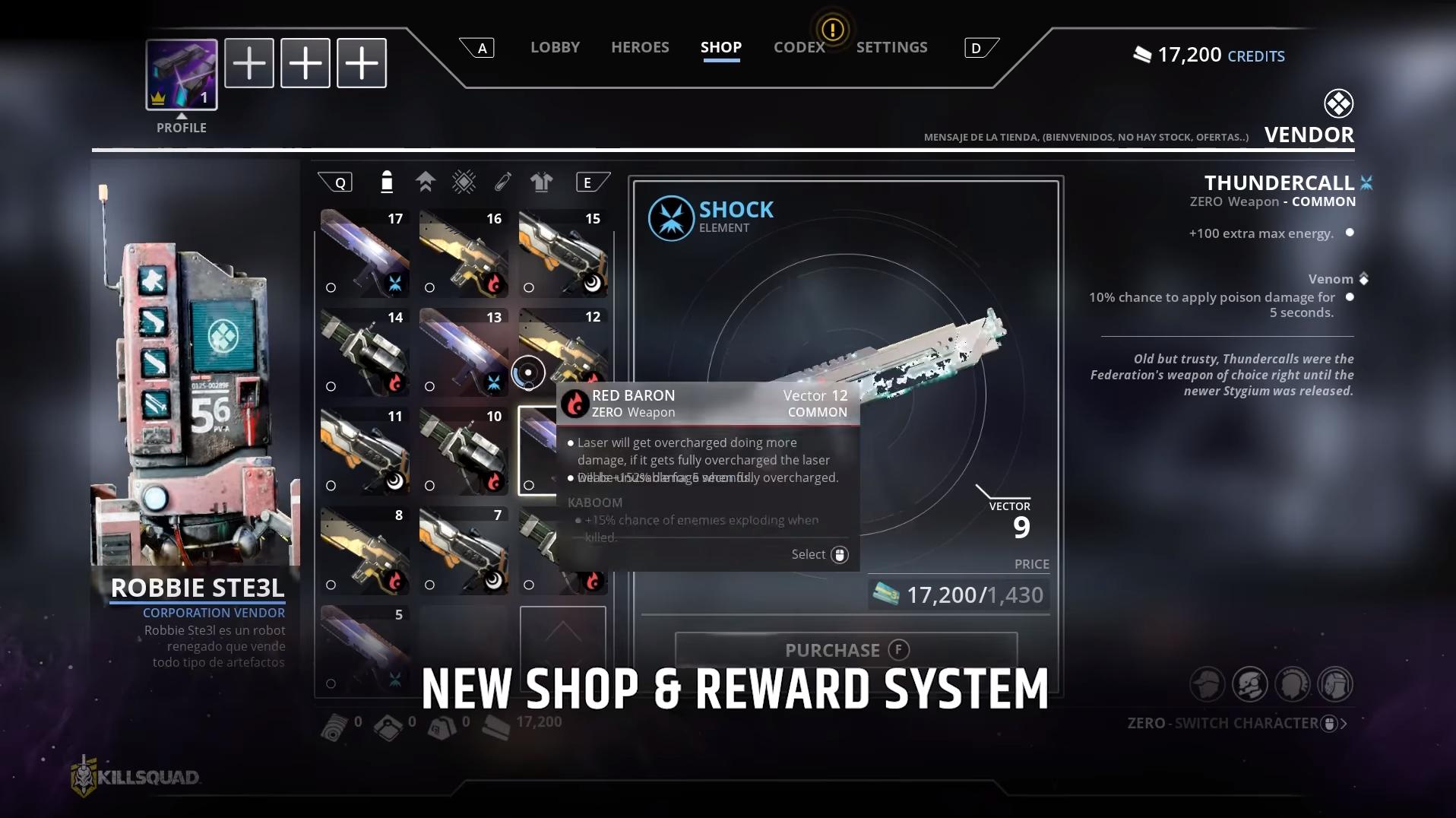This screenshot has height=818, width=1456.
Task: Purchase the Thundercall weapon
Action: 846,650
